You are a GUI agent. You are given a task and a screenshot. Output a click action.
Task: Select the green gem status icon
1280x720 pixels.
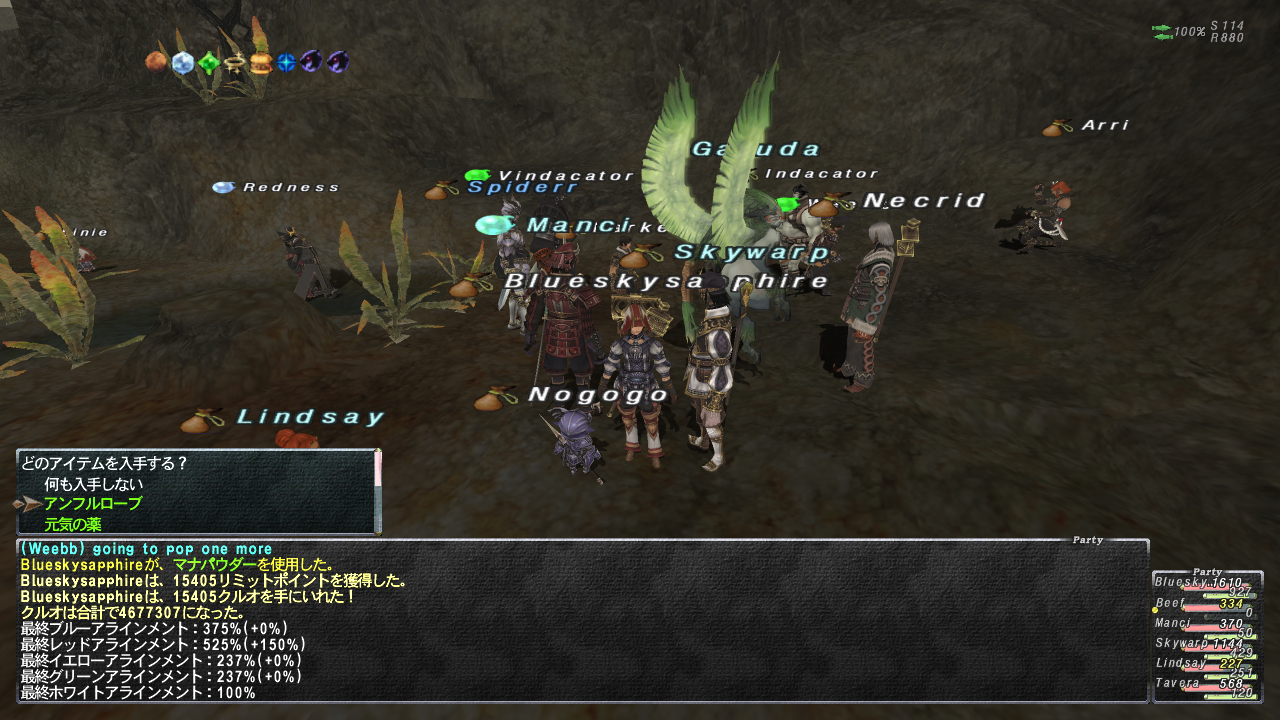tap(208, 63)
